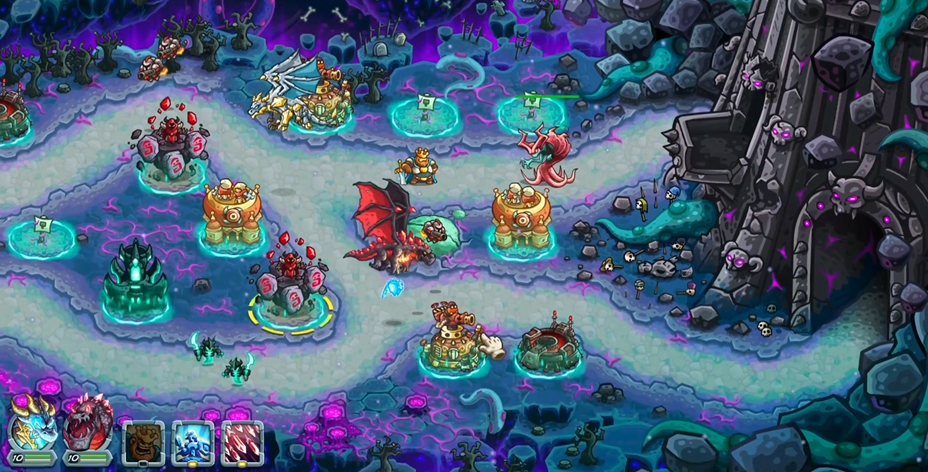Click the tower with the yellow selection ring
The width and height of the screenshot is (928, 472).
tap(291, 290)
